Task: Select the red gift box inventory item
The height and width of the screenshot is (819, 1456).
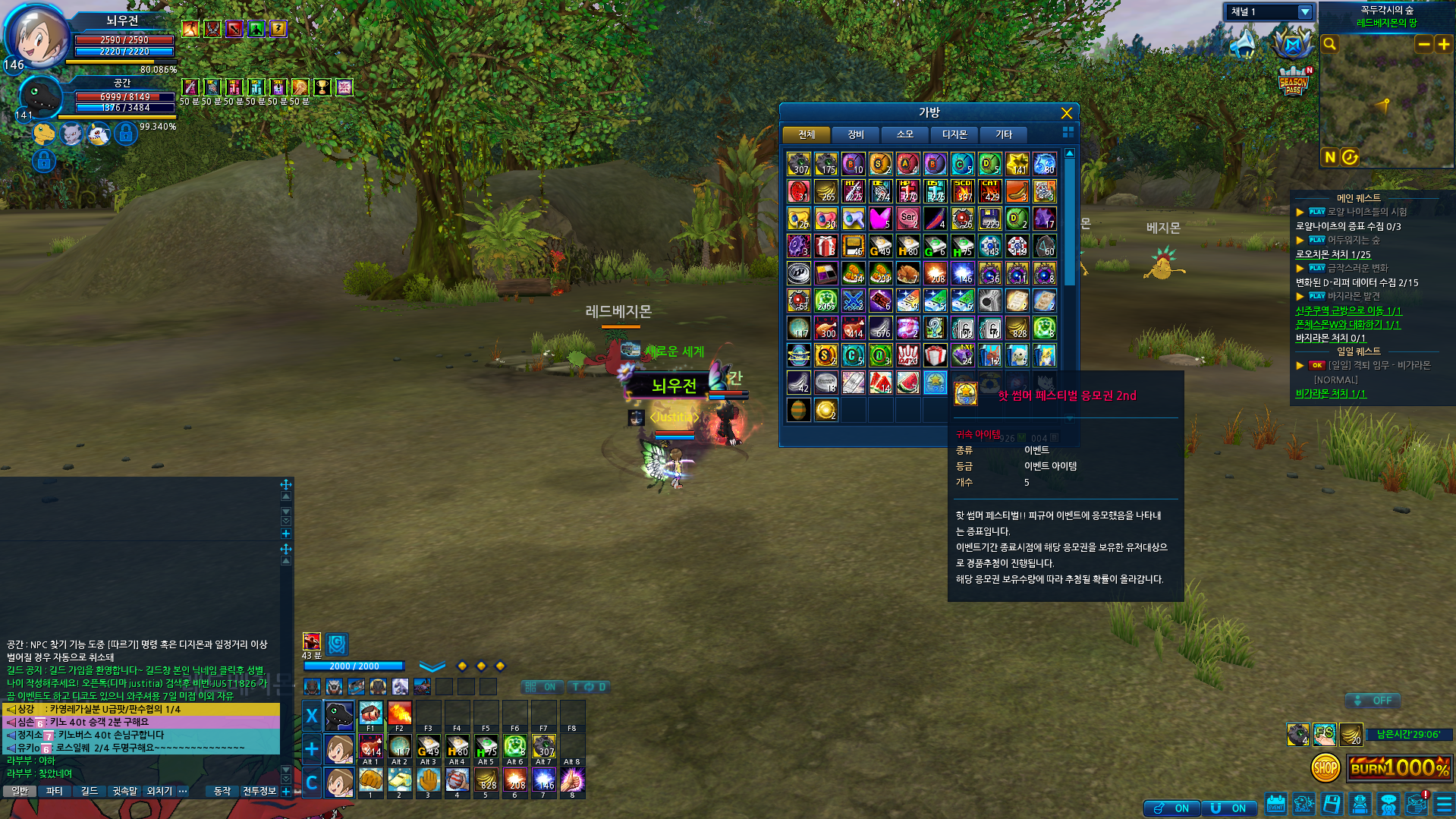Action: tap(825, 246)
